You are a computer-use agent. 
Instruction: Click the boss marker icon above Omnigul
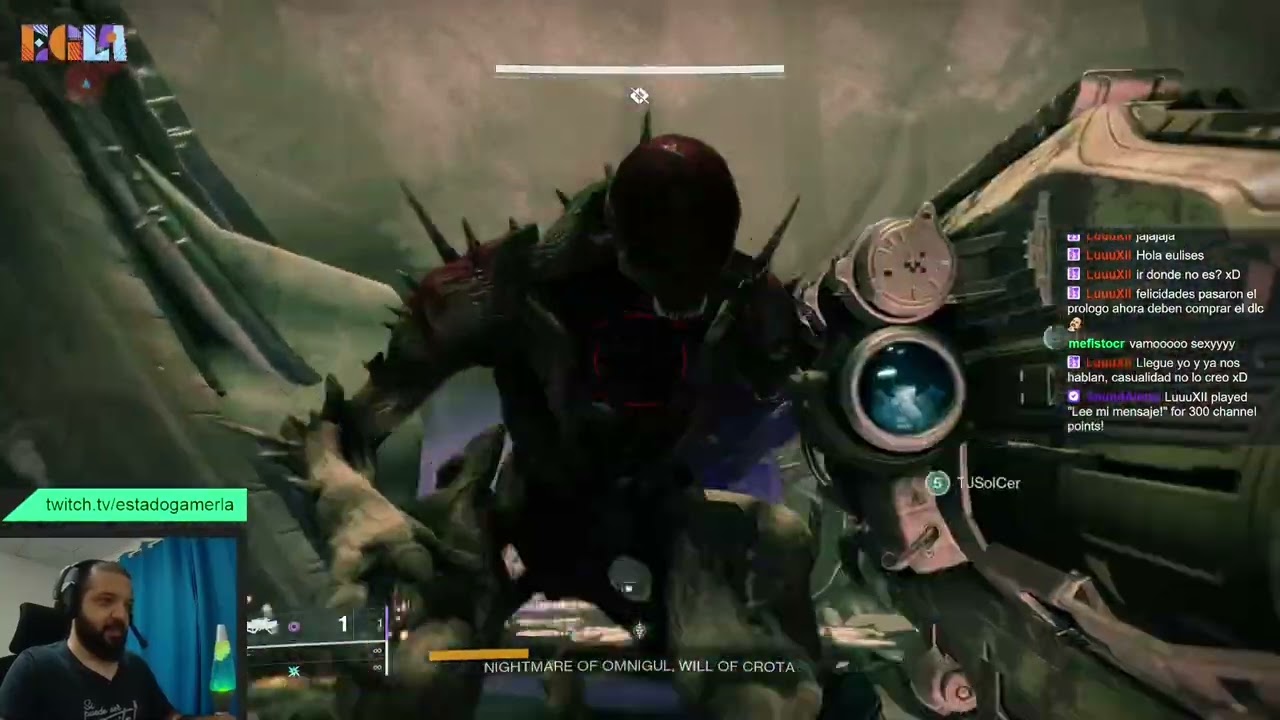tap(639, 96)
